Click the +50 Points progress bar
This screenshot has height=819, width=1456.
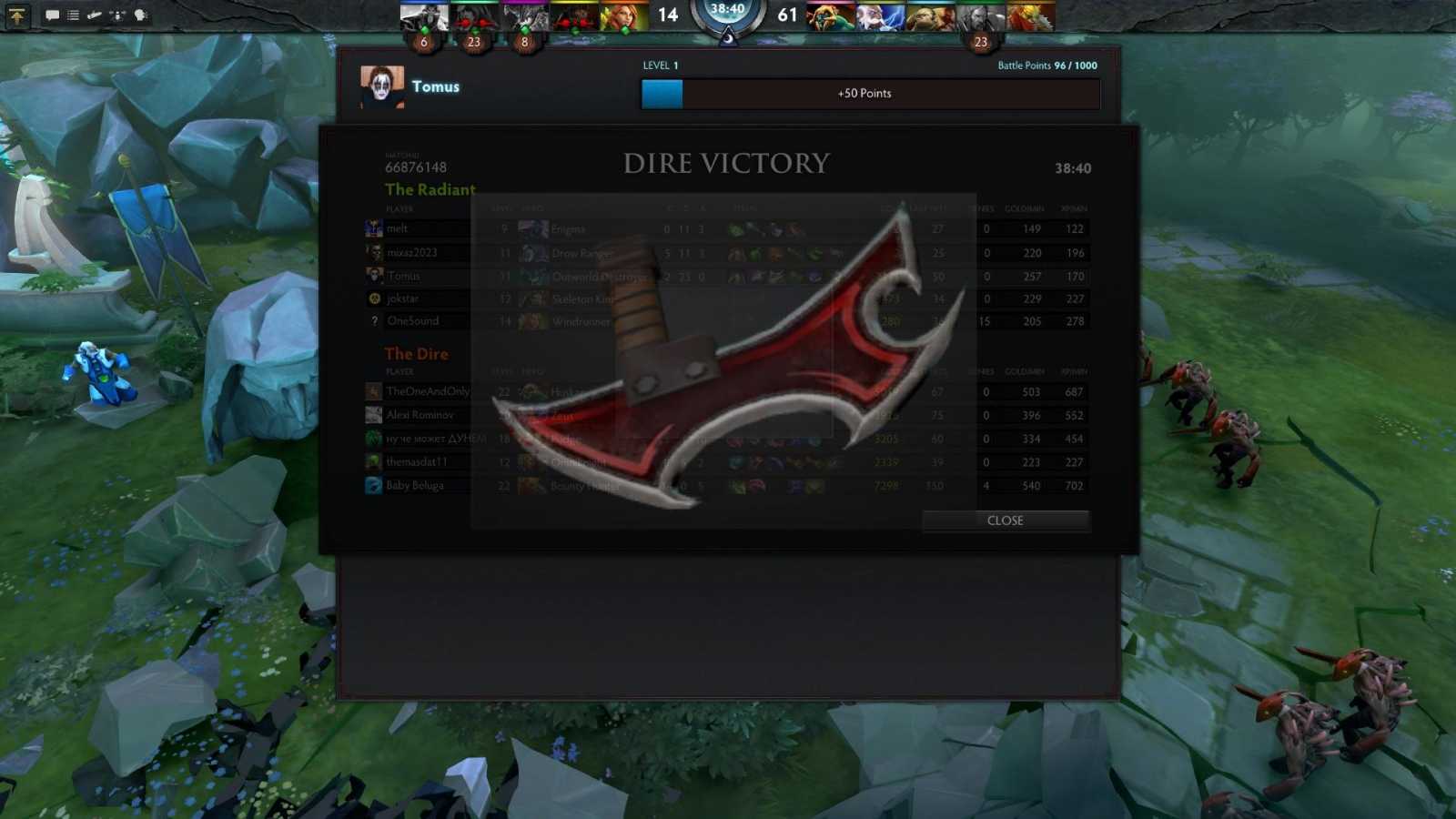tap(869, 93)
